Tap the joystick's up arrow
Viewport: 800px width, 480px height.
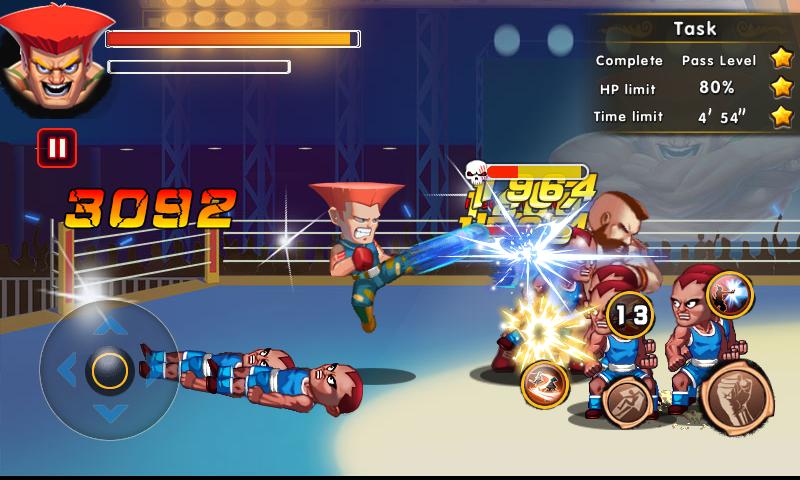click(110, 326)
